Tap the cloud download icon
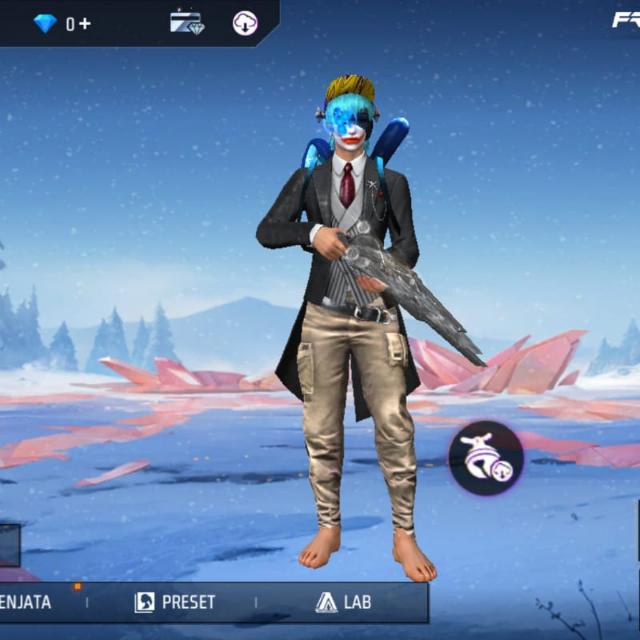640x640 pixels. pos(245,22)
